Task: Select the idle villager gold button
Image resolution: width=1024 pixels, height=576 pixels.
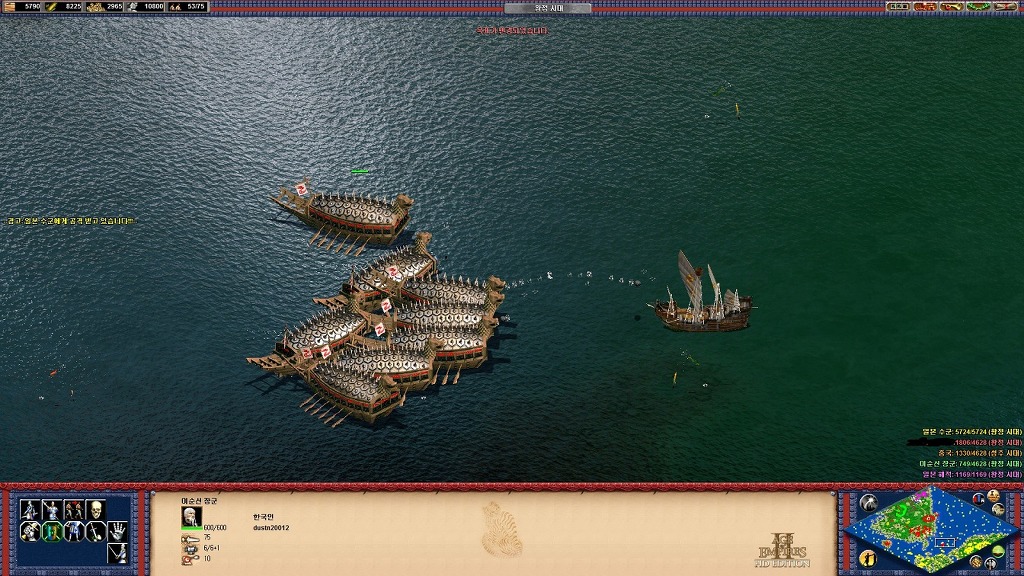Action: click(867, 556)
